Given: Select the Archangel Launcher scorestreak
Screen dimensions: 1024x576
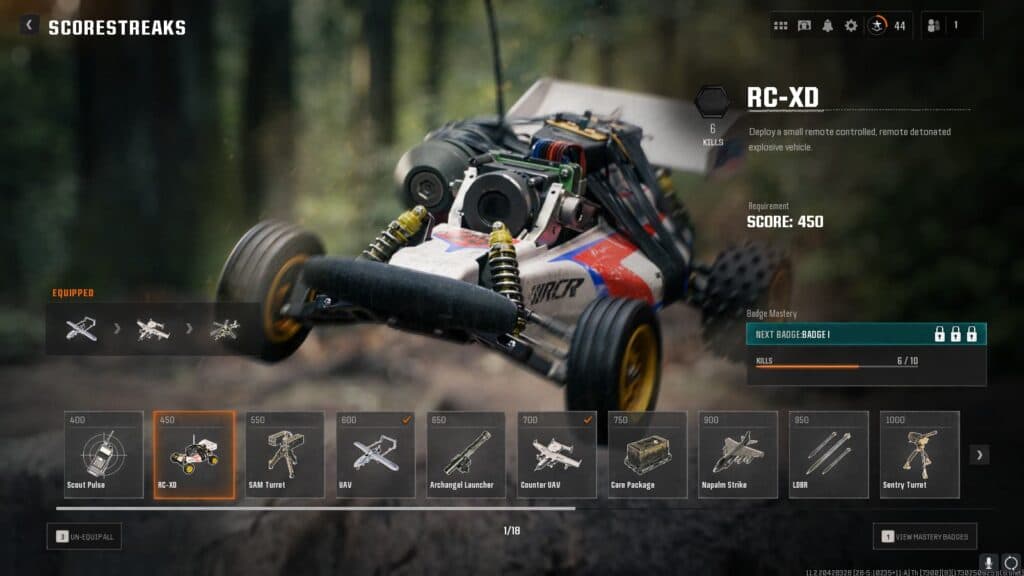Looking at the screenshot, I should tap(466, 454).
